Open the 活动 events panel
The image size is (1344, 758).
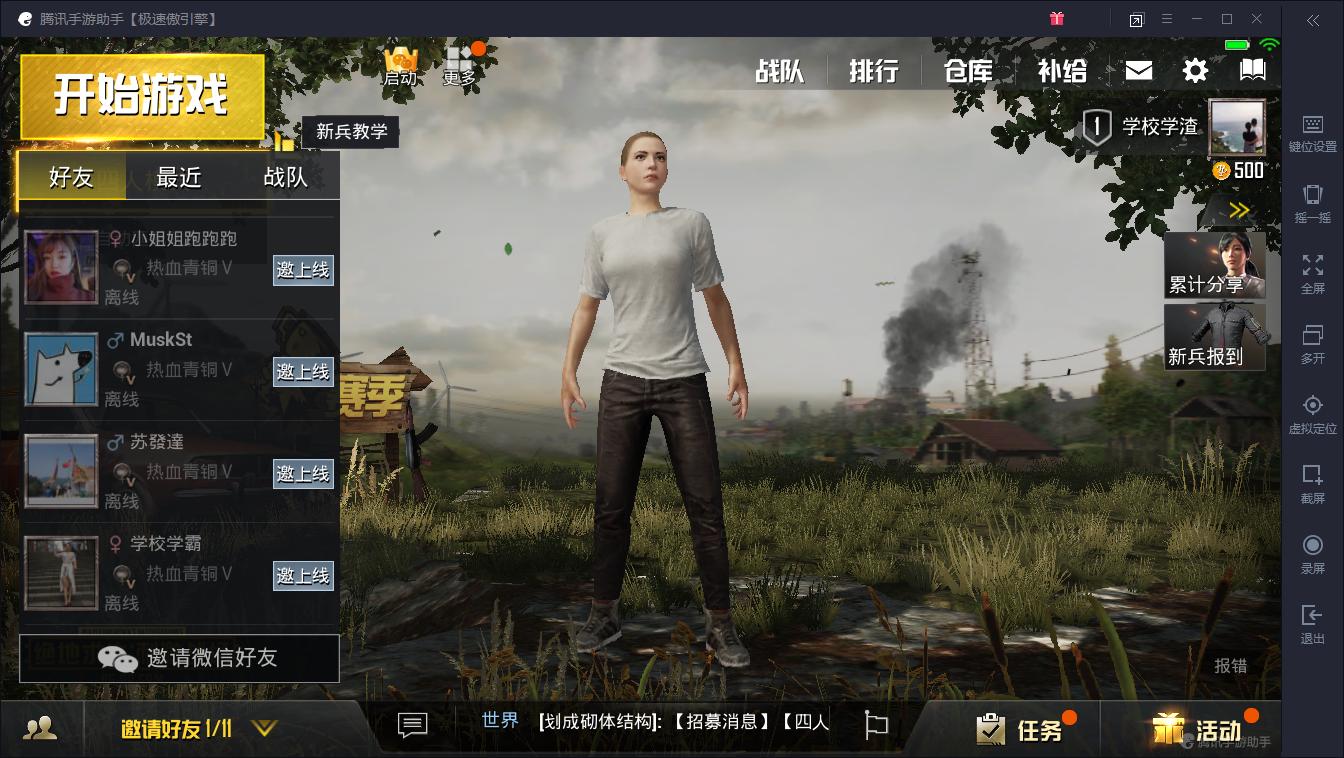(x=1200, y=730)
